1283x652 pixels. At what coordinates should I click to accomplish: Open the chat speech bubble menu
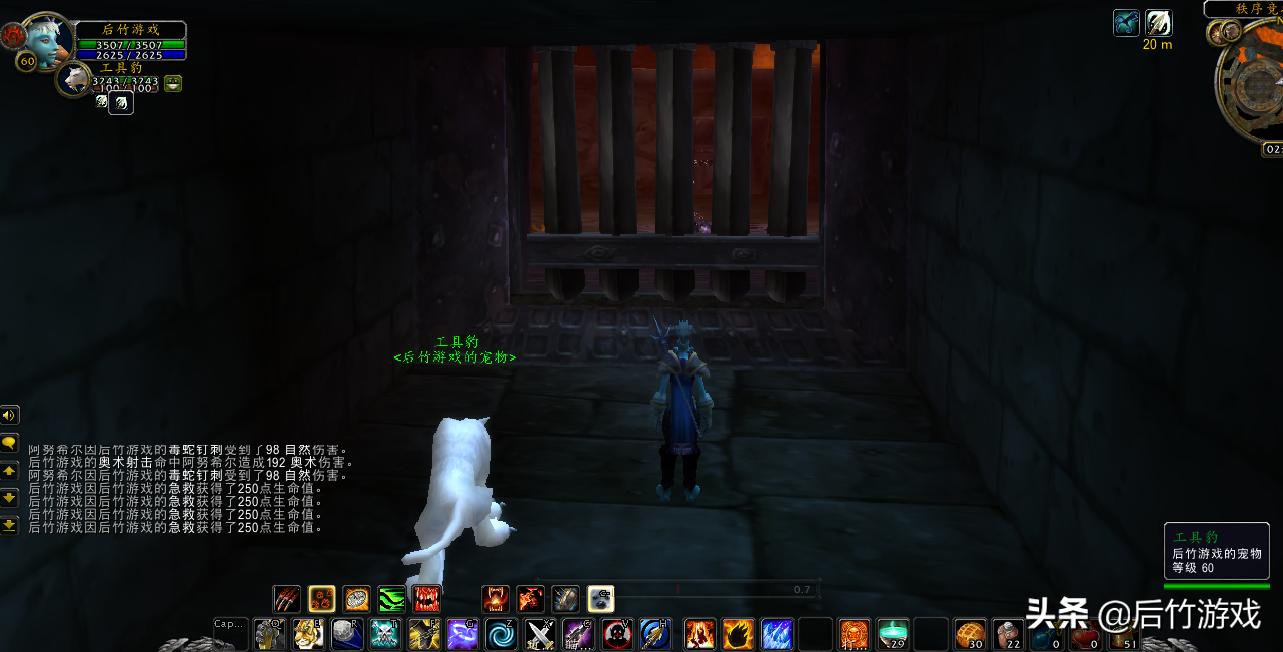10,442
